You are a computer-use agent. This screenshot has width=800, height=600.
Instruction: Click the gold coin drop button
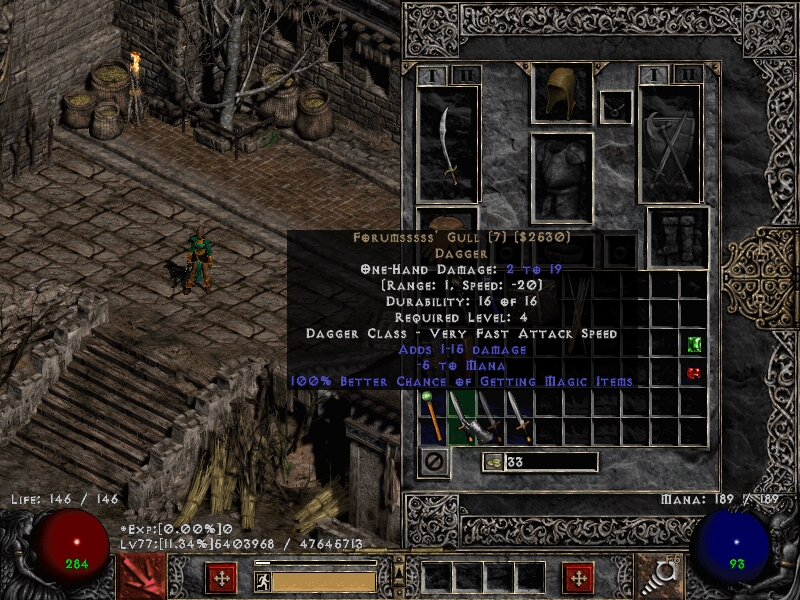pyautogui.click(x=493, y=462)
